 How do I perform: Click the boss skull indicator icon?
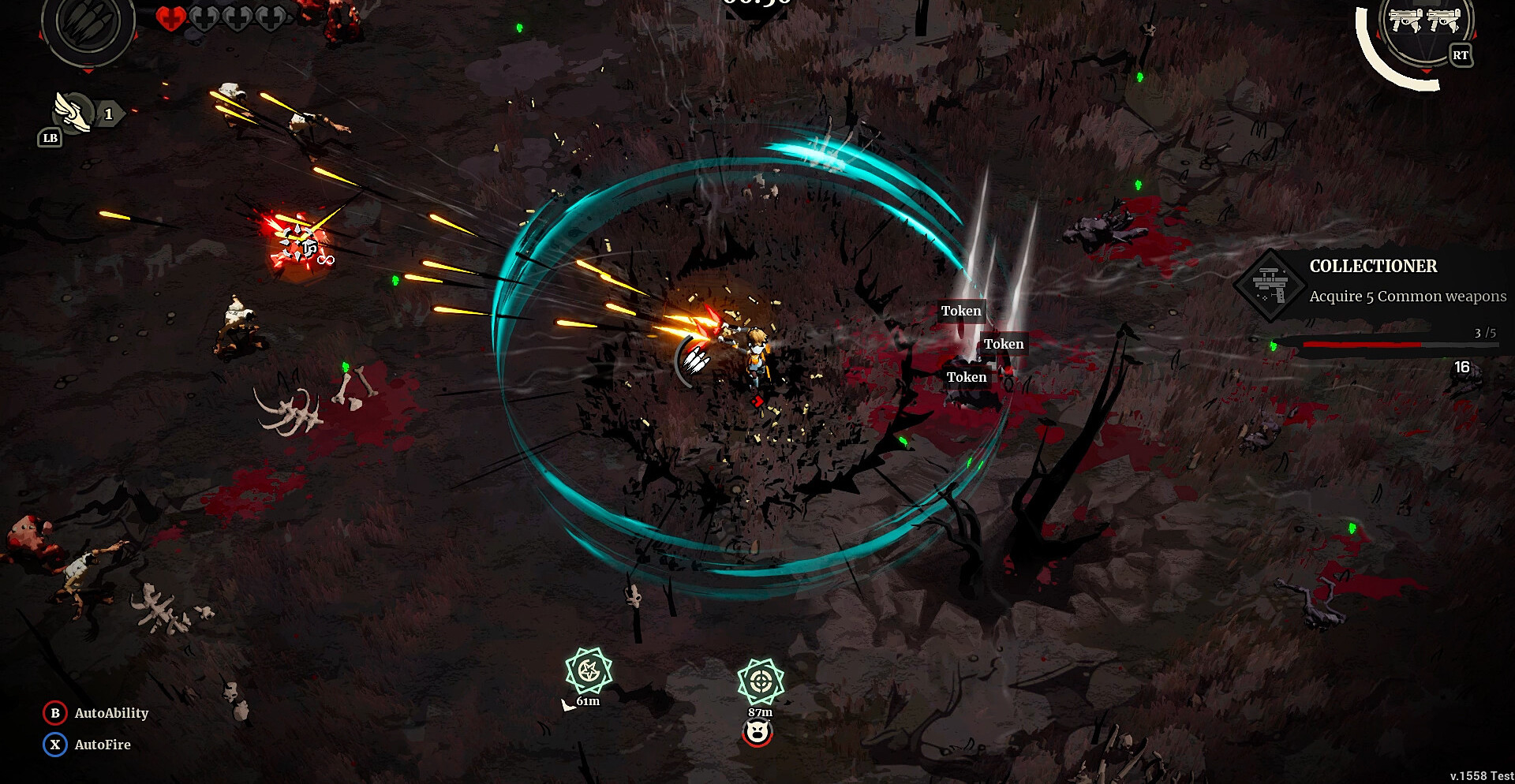(757, 734)
